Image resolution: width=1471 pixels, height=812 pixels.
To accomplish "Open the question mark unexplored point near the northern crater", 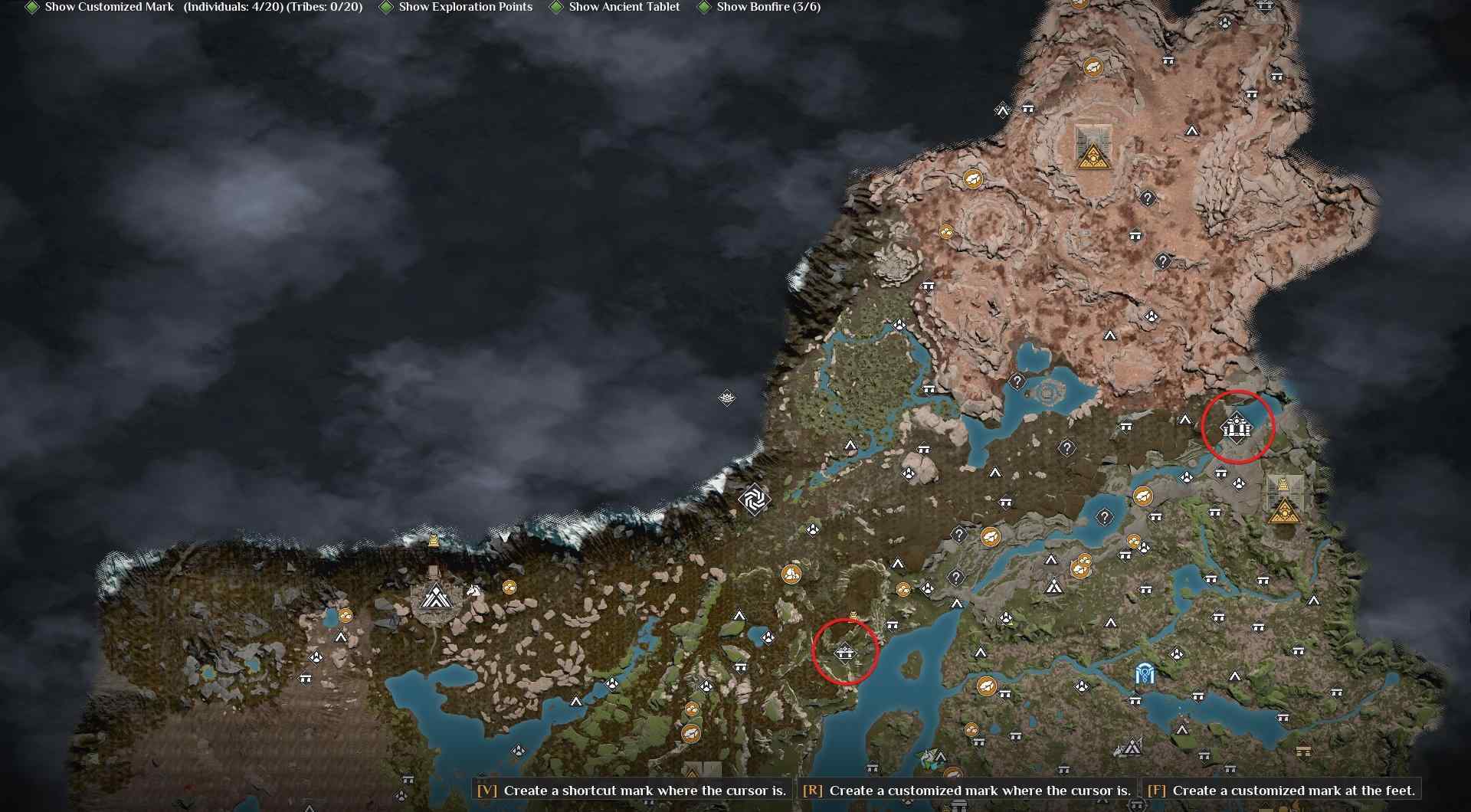I will coord(1146,198).
